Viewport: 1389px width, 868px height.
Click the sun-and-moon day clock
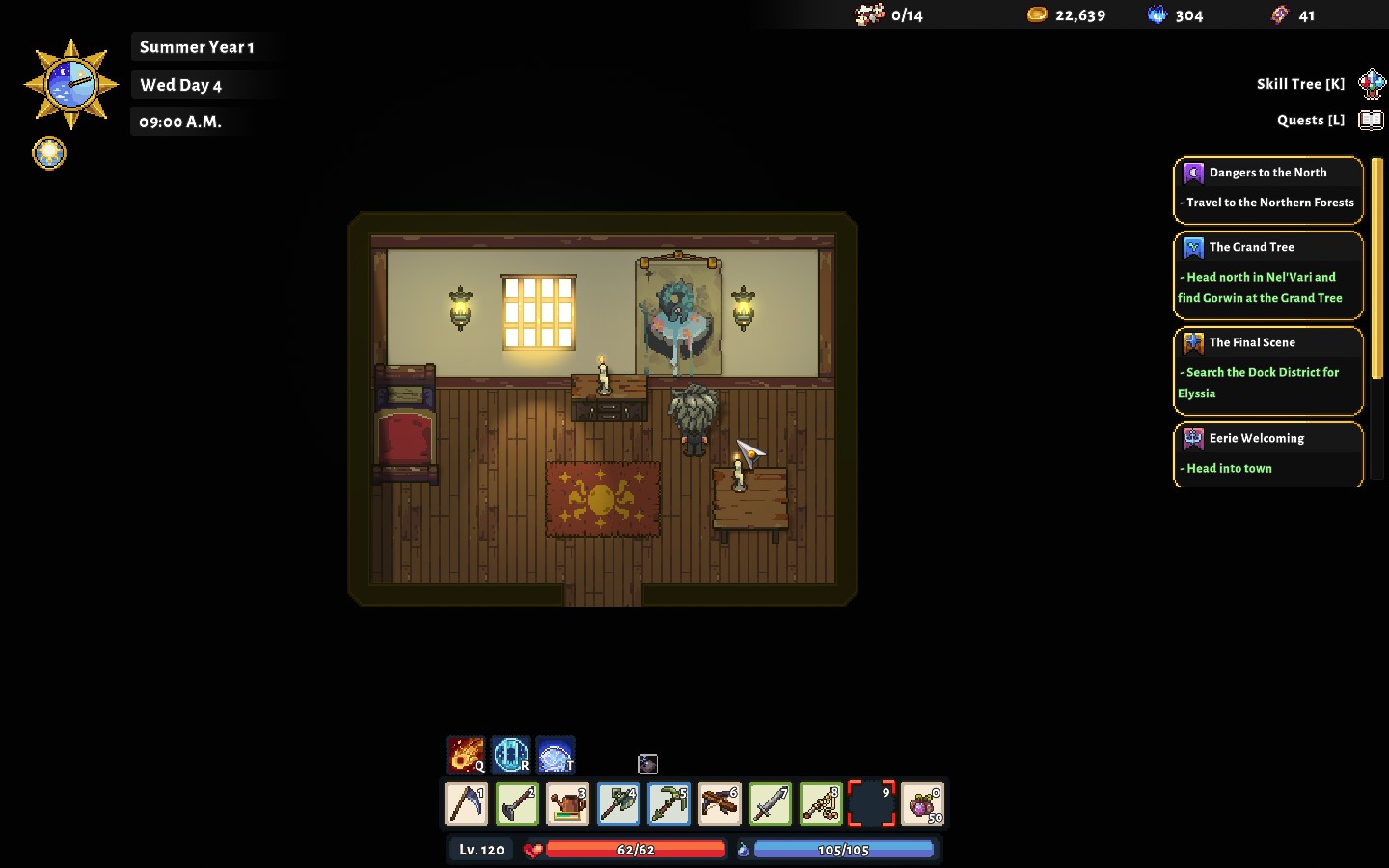[70, 85]
